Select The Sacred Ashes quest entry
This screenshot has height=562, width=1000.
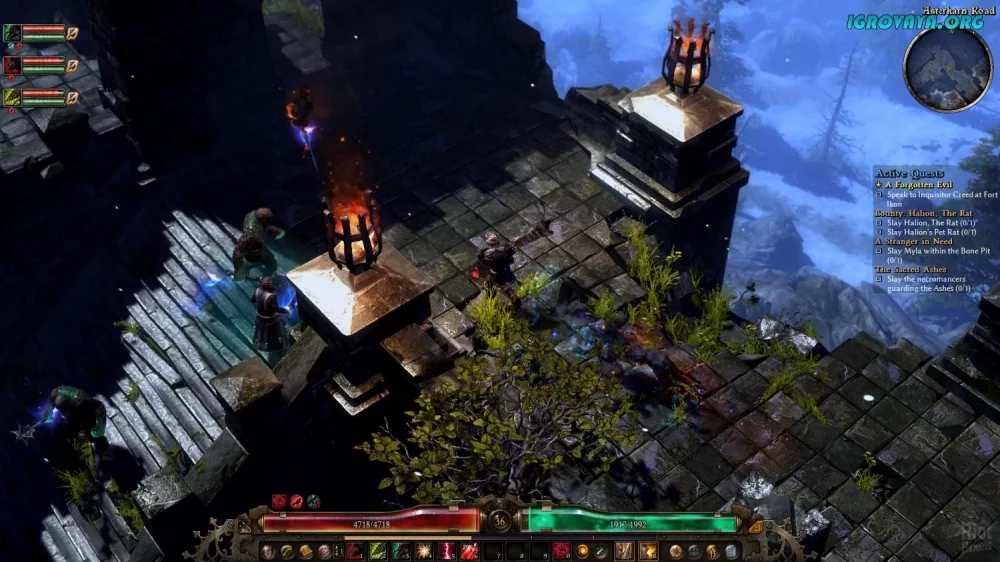(x=910, y=269)
